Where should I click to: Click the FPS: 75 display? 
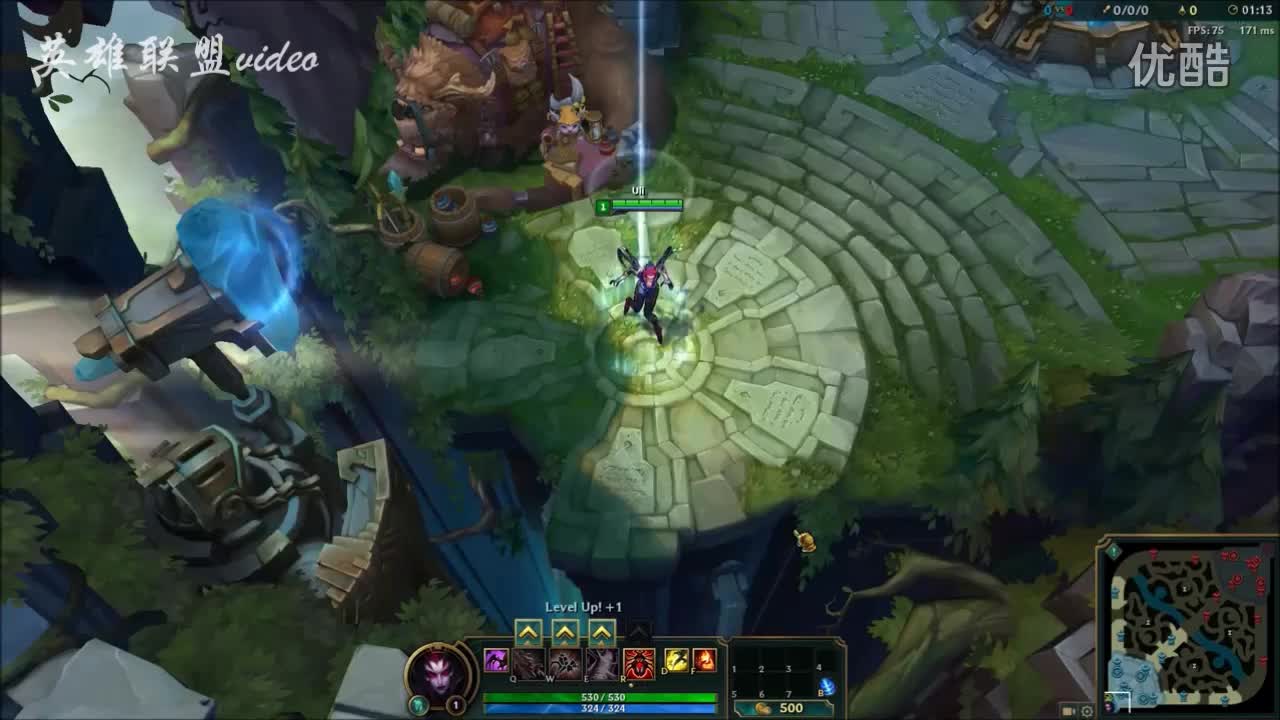pyautogui.click(x=1205, y=28)
